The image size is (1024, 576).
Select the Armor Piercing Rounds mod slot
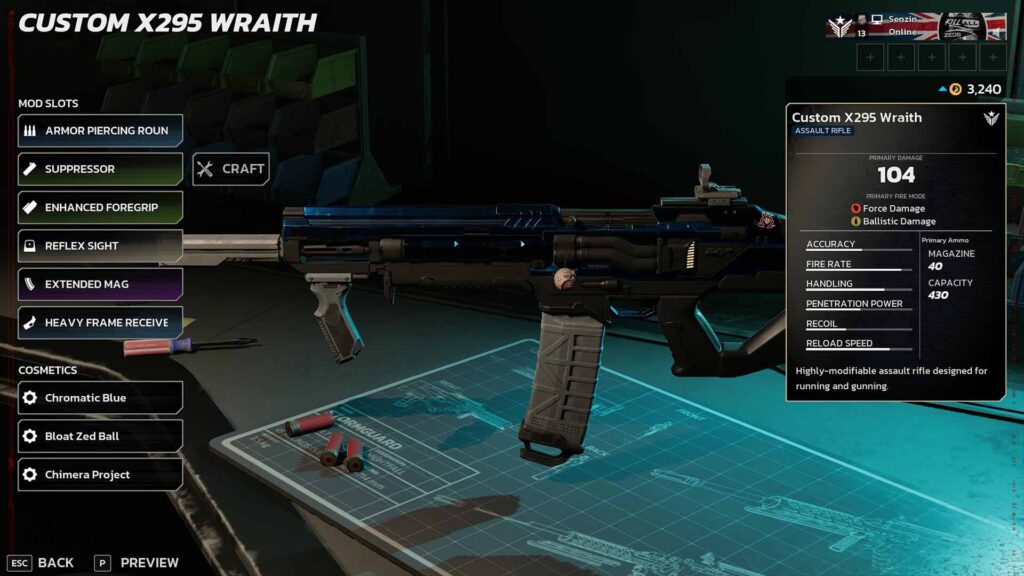point(100,131)
